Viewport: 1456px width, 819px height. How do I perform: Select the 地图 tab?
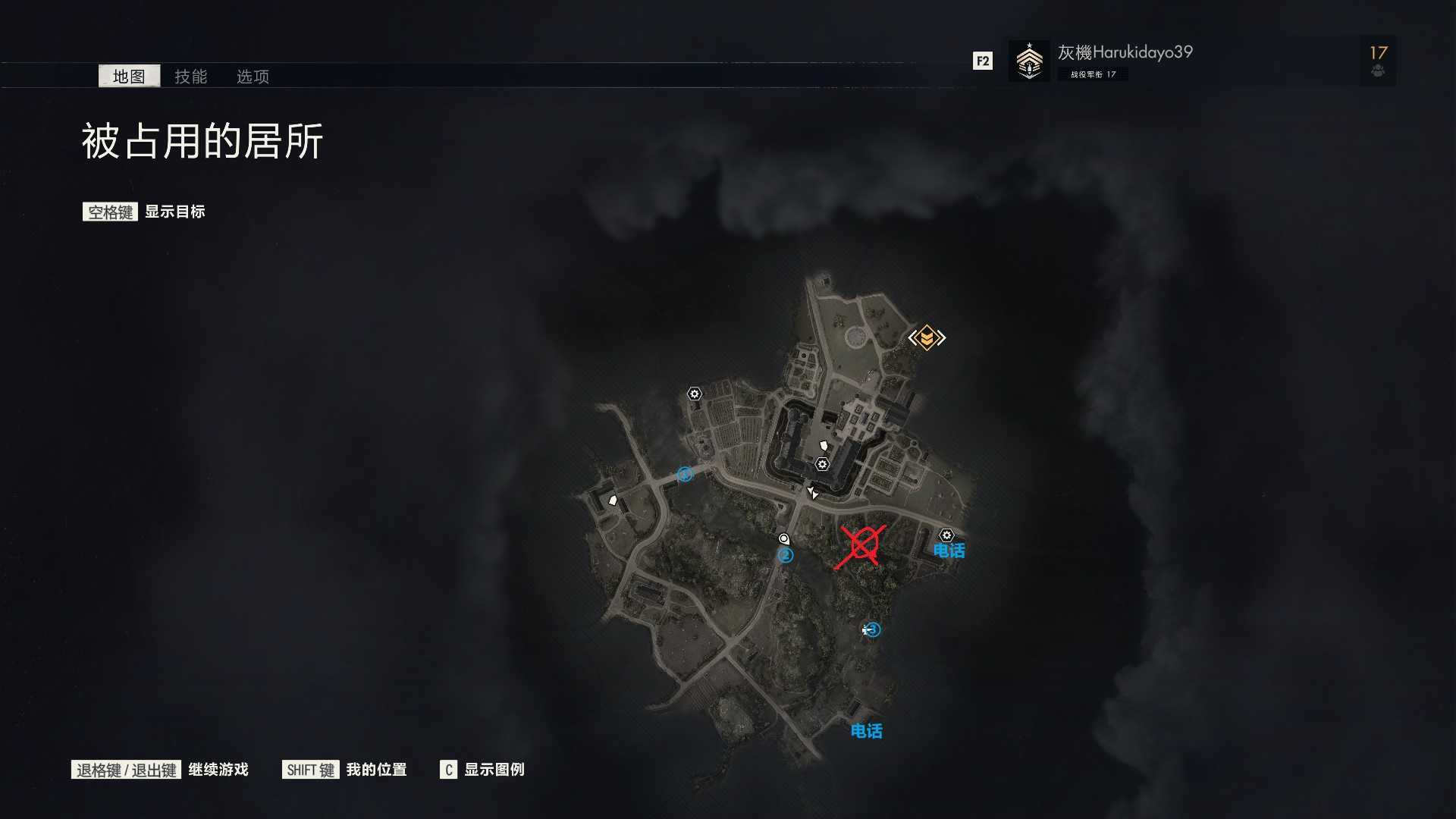tap(129, 77)
